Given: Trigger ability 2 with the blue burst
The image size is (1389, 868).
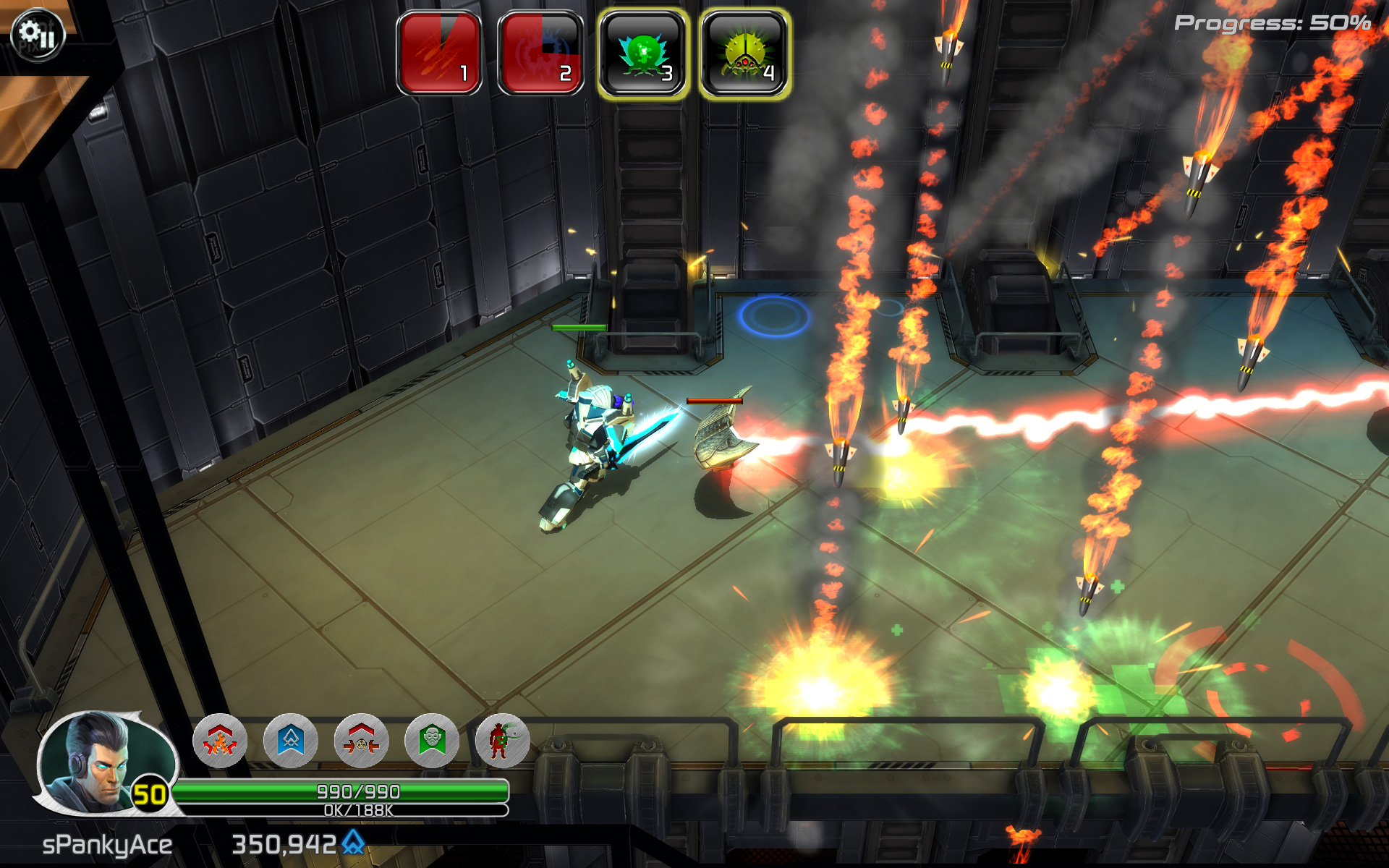Looking at the screenshot, I should (x=540, y=53).
